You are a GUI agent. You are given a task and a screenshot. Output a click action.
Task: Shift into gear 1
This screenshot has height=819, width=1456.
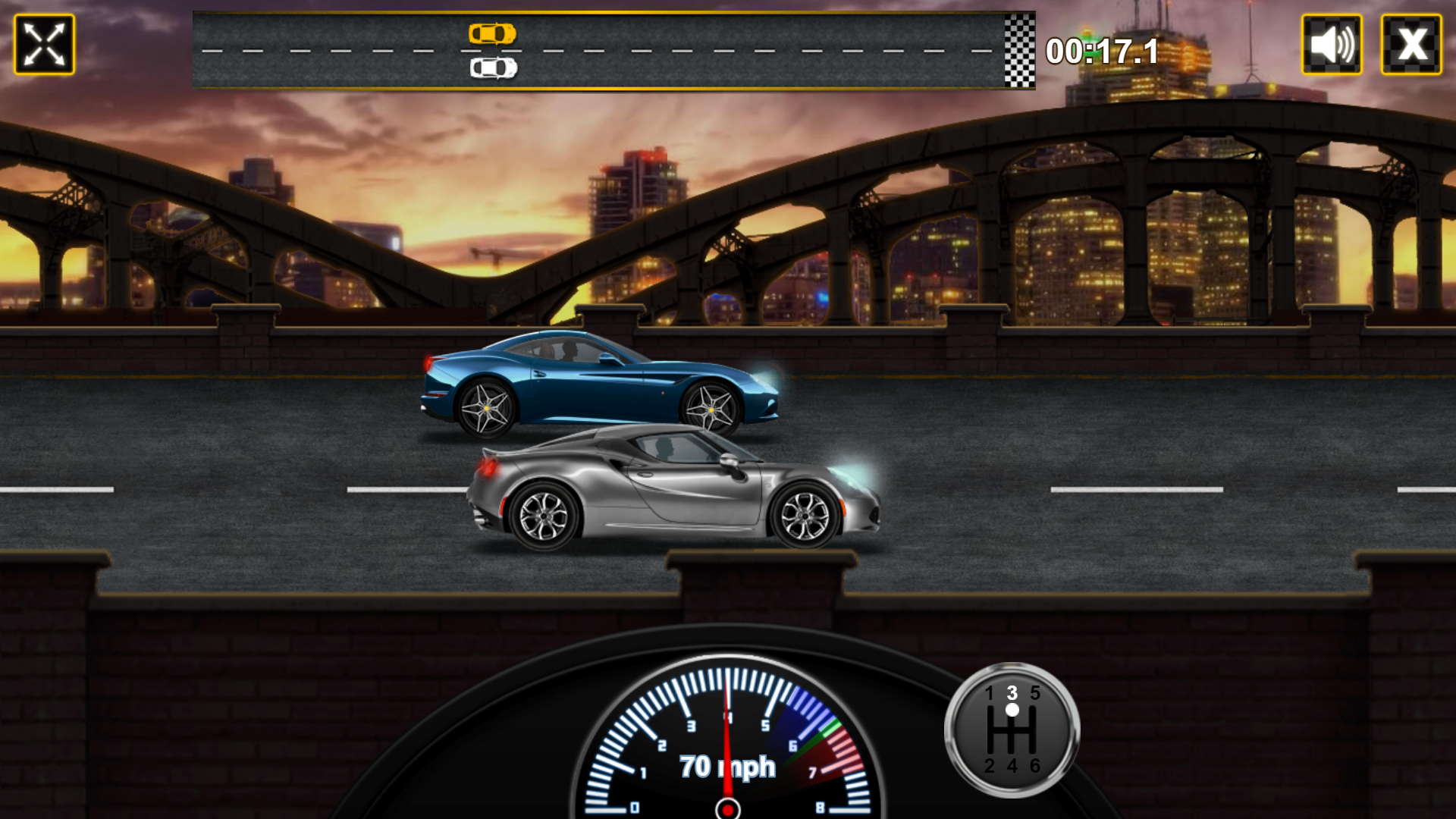click(990, 692)
